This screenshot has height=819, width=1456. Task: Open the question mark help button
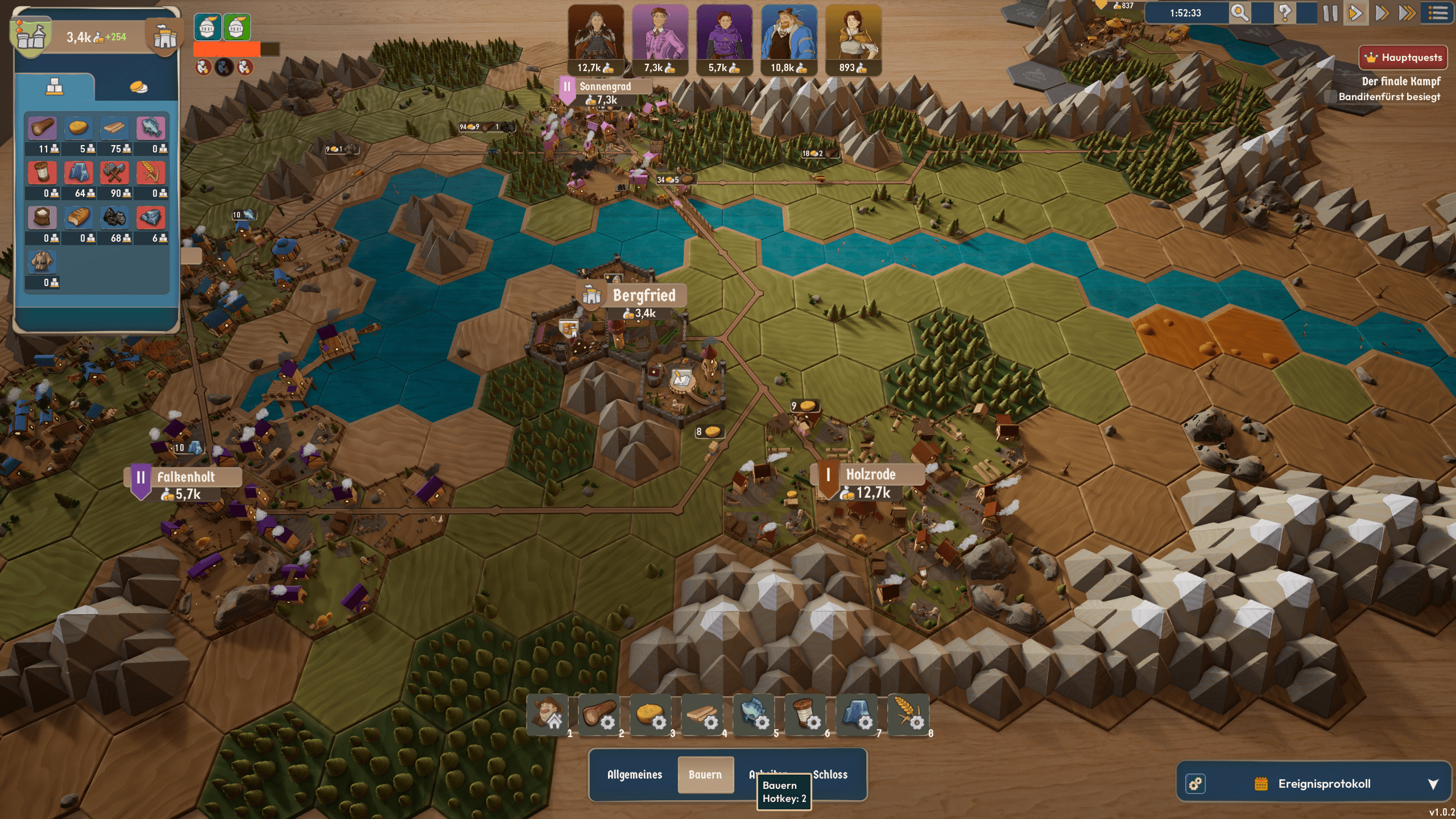coord(1285,13)
